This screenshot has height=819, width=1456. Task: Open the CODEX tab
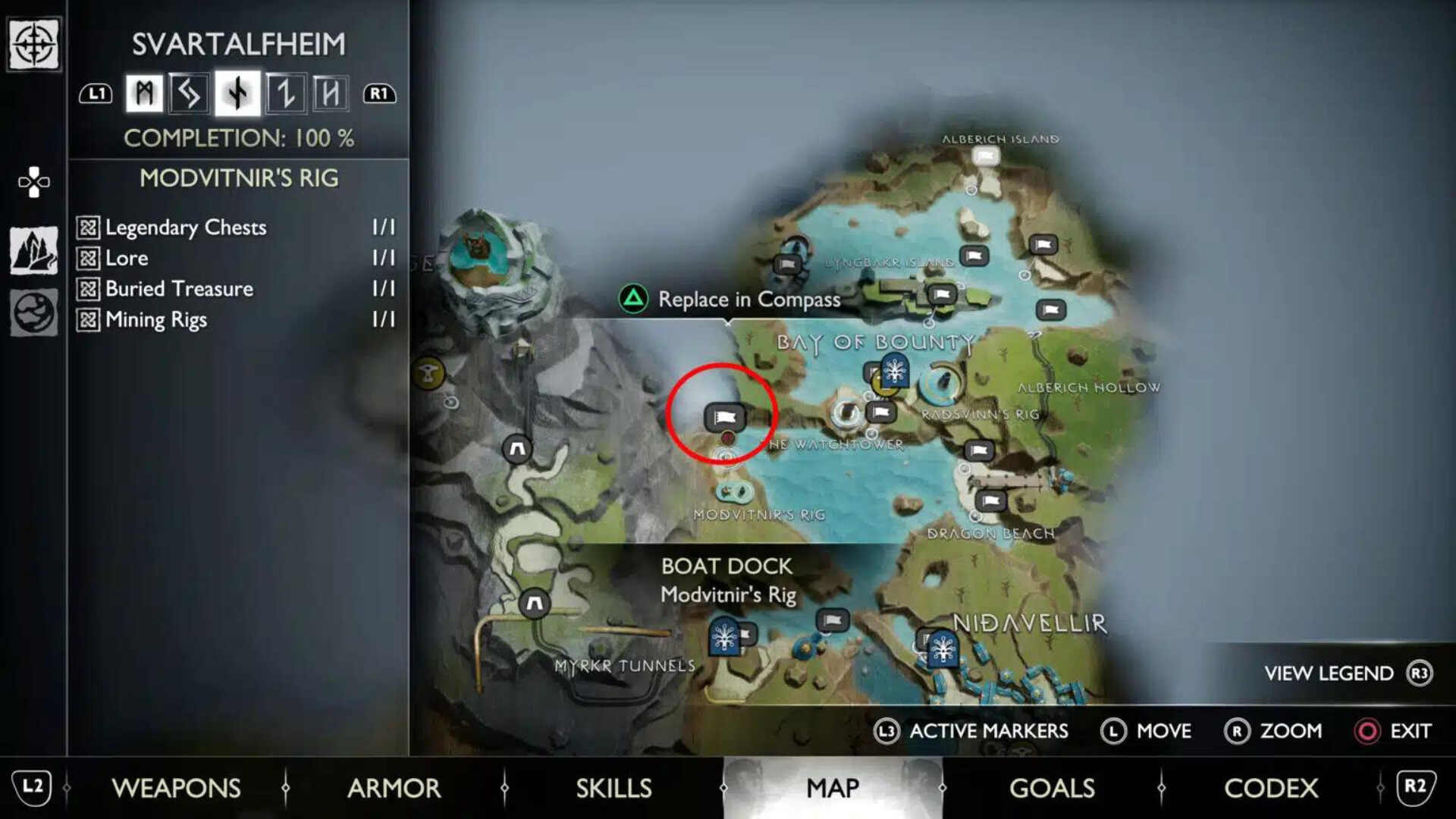click(1272, 789)
